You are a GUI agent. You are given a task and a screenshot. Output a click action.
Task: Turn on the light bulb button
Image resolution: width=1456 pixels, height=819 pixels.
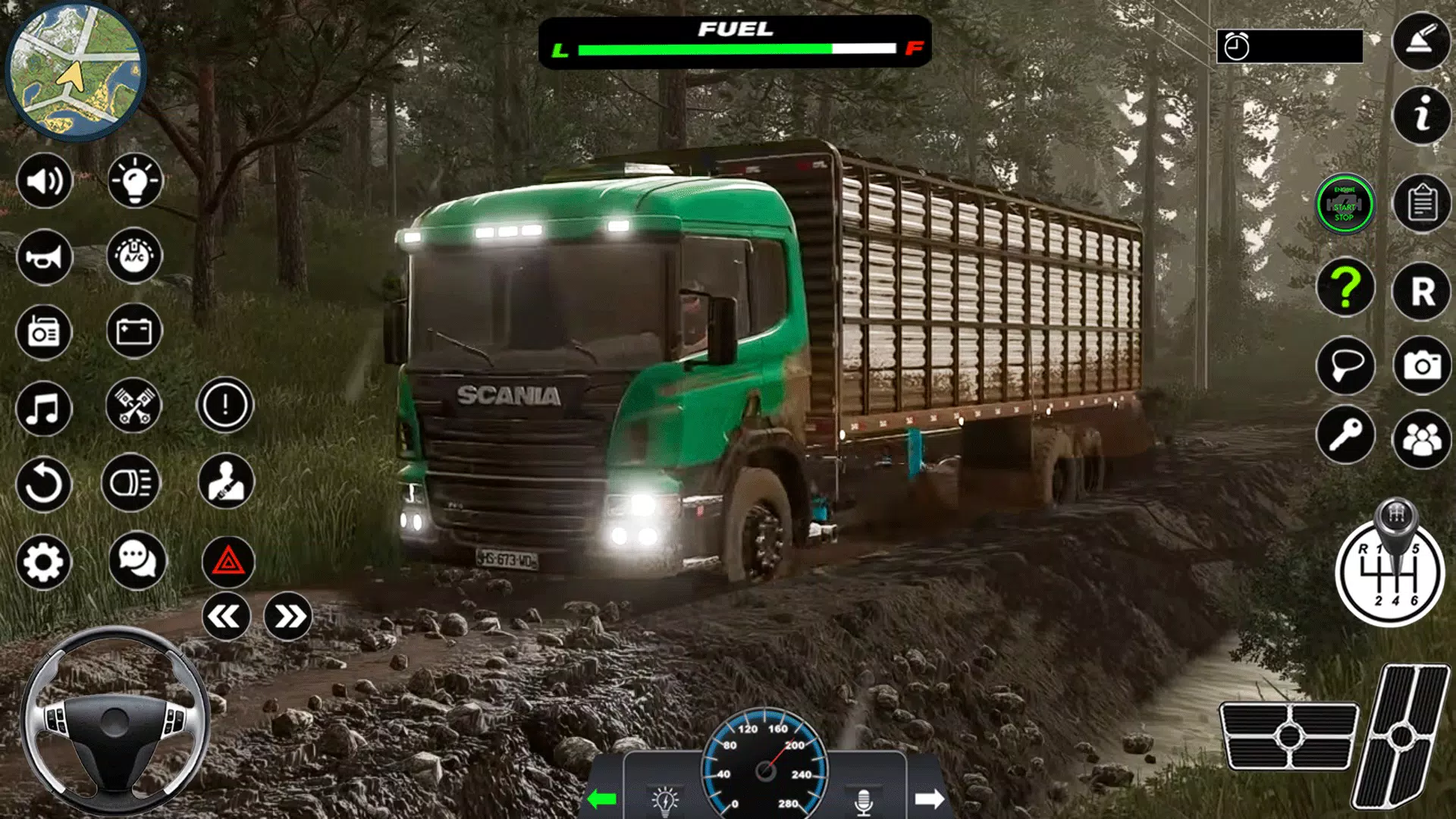(135, 181)
